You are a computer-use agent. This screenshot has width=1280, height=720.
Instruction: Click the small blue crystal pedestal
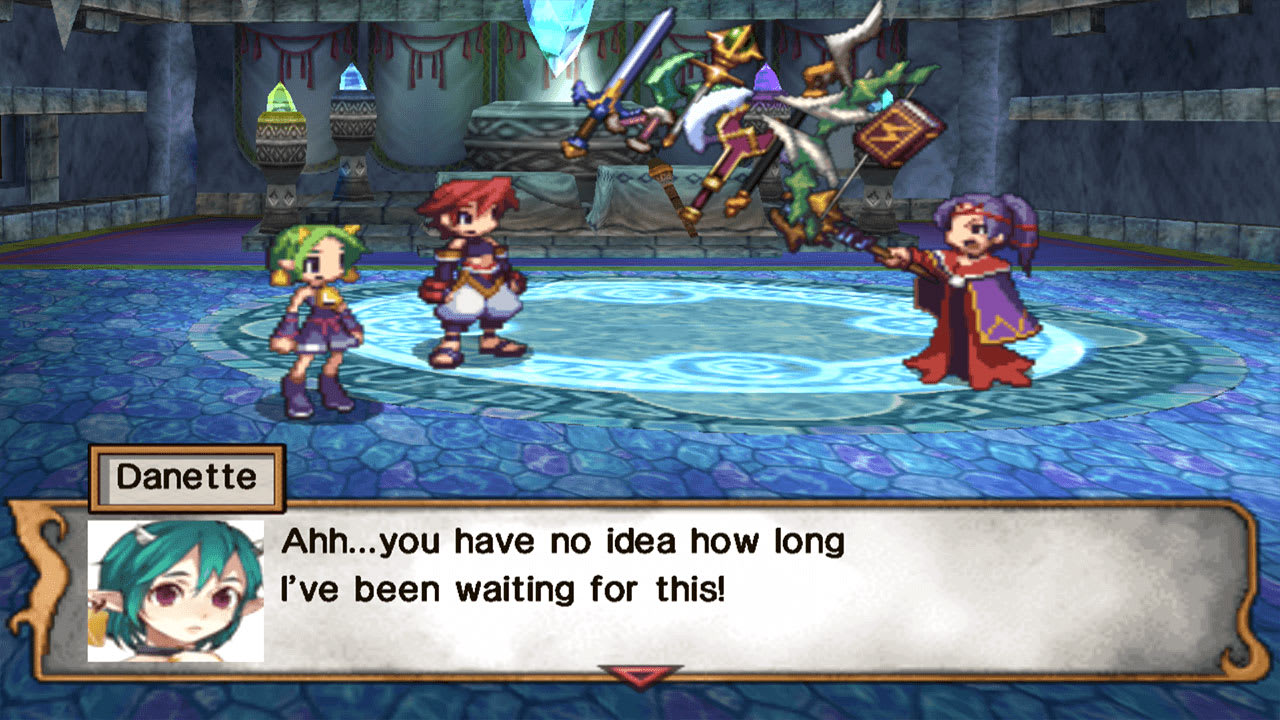(x=352, y=85)
